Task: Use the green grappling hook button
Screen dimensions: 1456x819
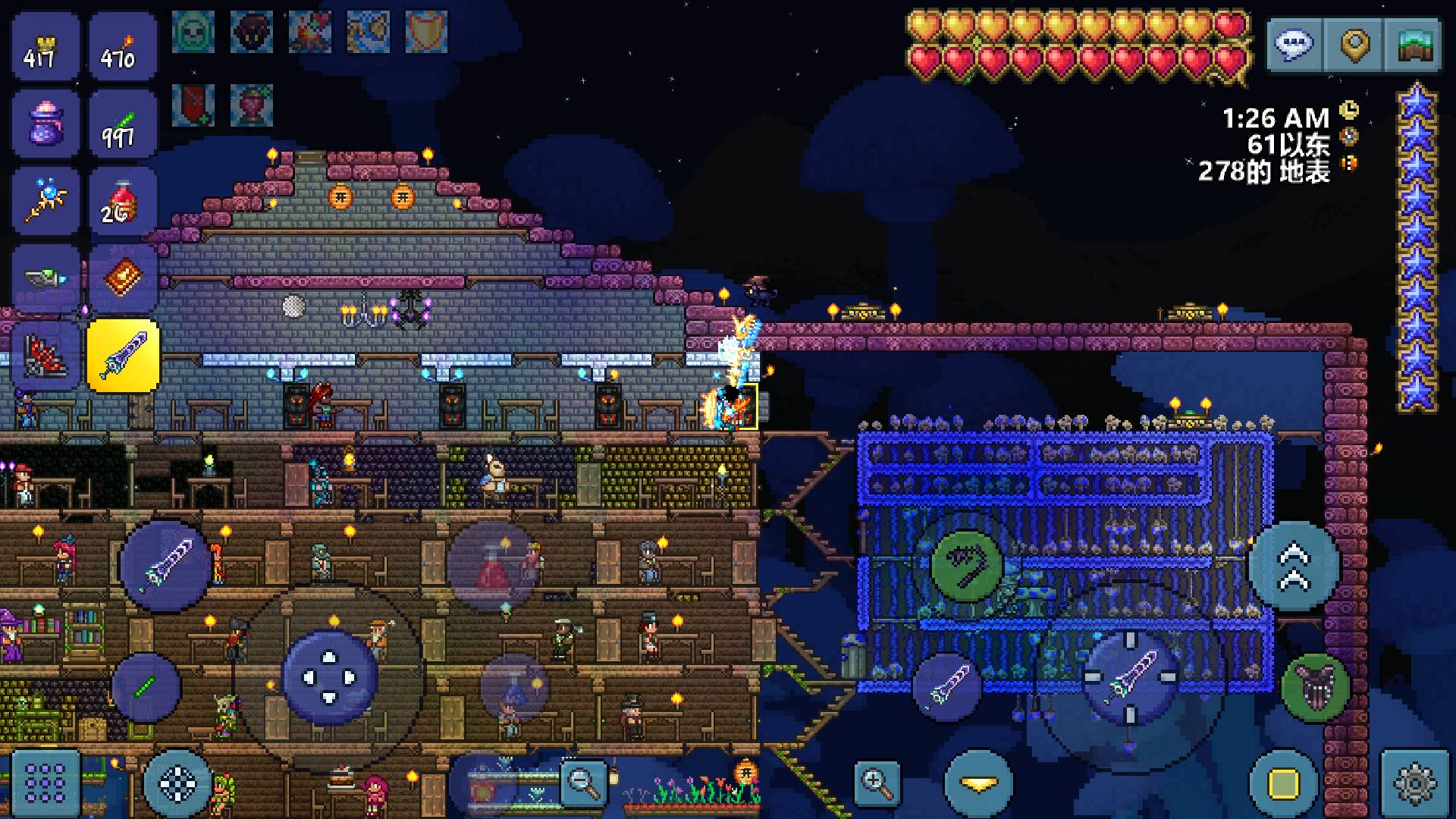Action: pos(967,565)
